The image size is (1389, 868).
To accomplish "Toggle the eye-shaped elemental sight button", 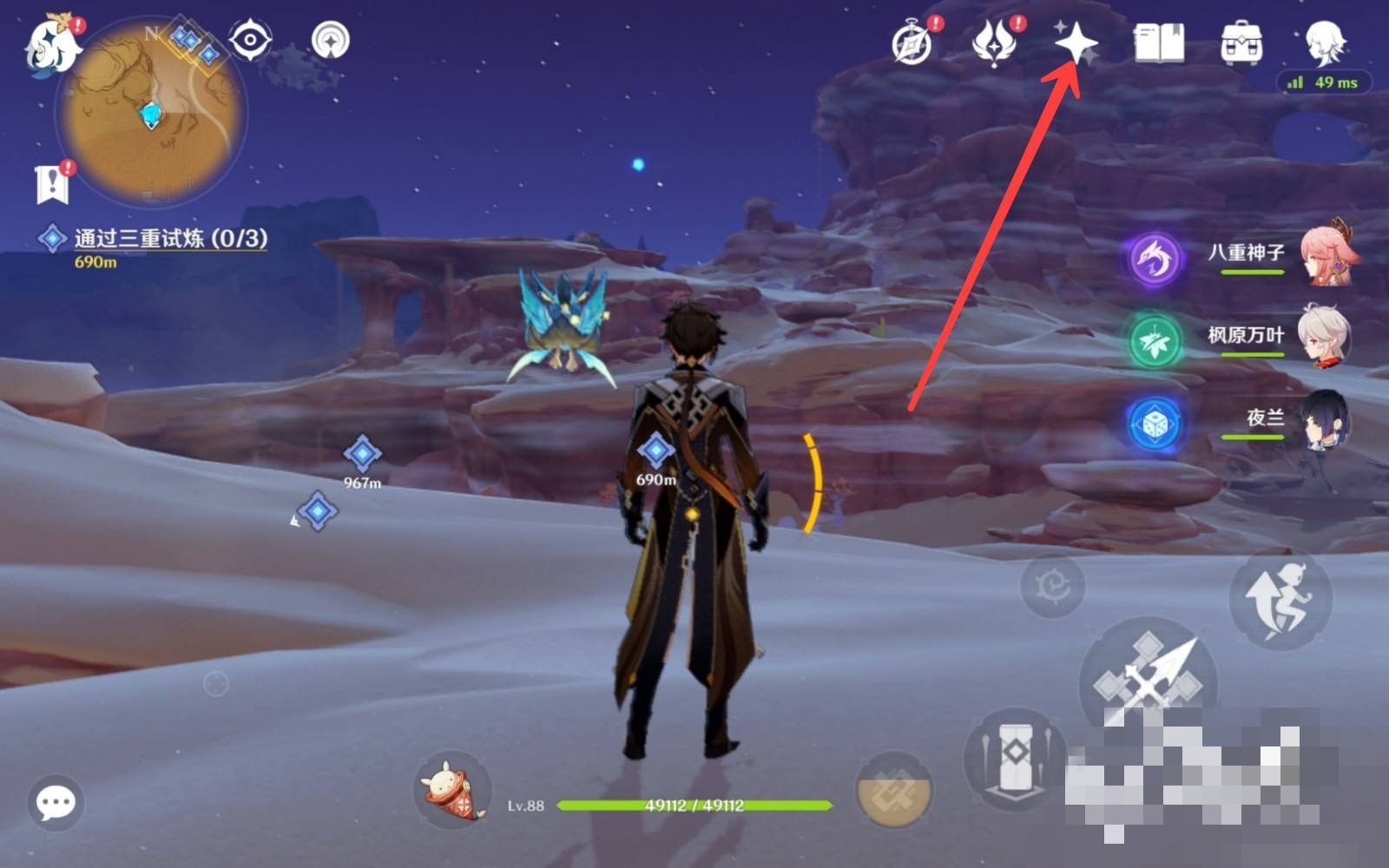I will click(250, 40).
